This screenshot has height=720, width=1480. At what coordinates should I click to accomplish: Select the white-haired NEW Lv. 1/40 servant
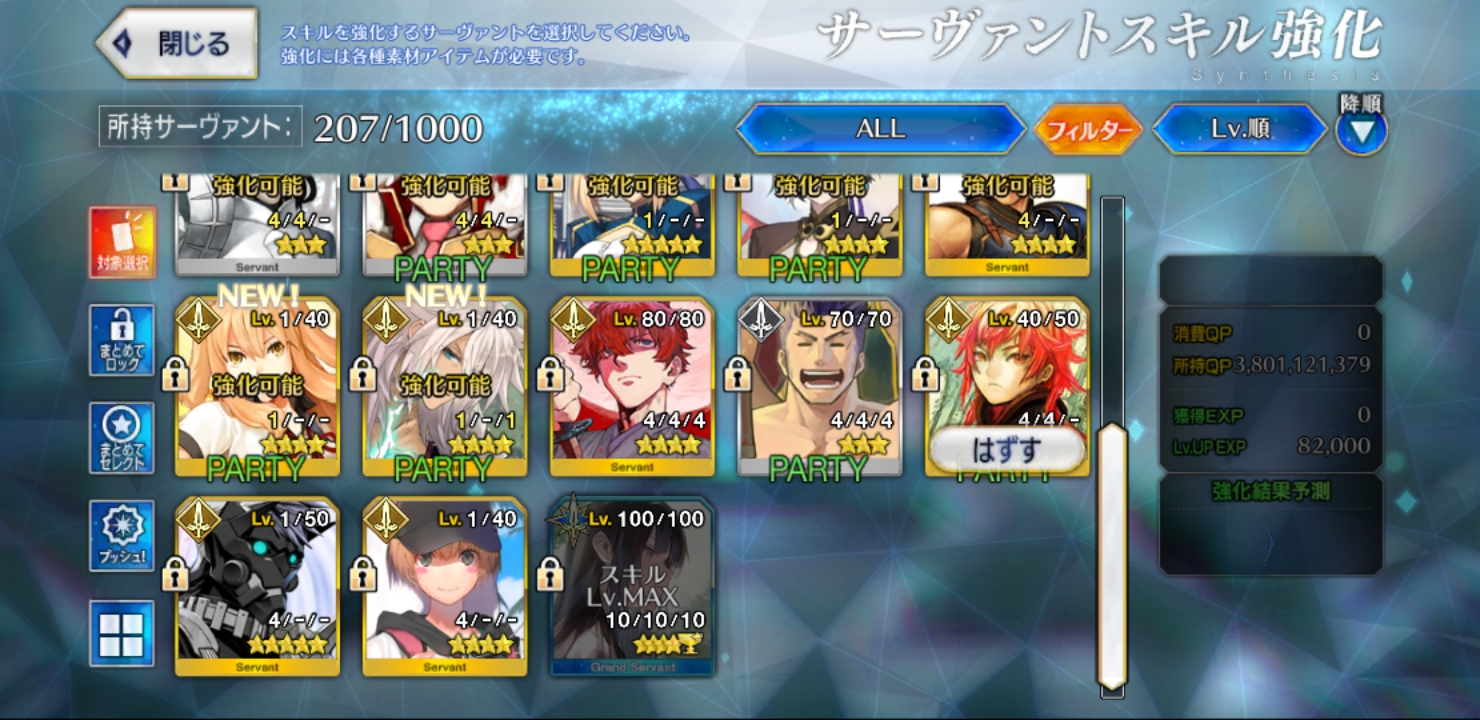(444, 385)
